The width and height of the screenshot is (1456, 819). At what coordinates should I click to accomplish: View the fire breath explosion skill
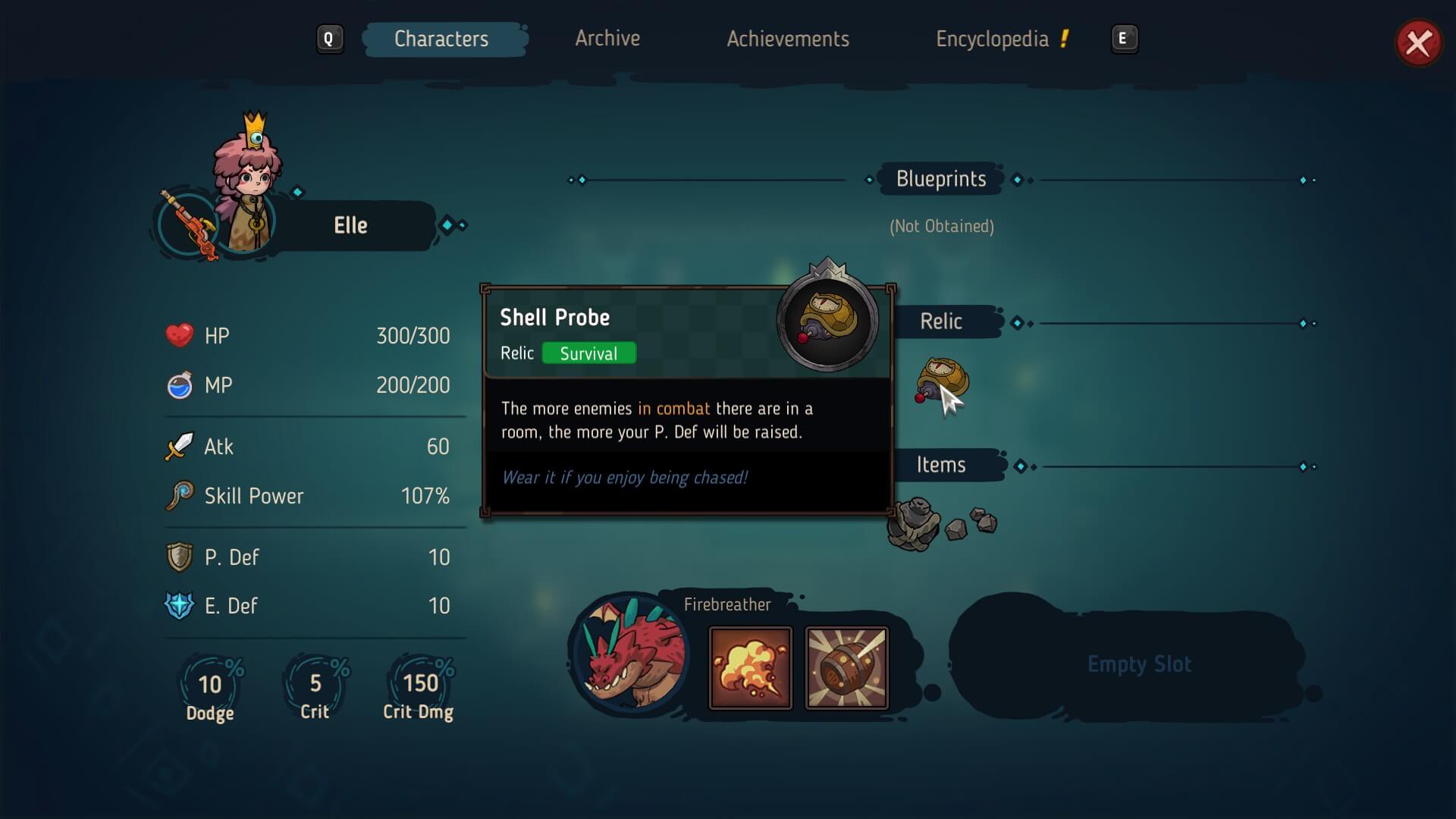point(750,668)
